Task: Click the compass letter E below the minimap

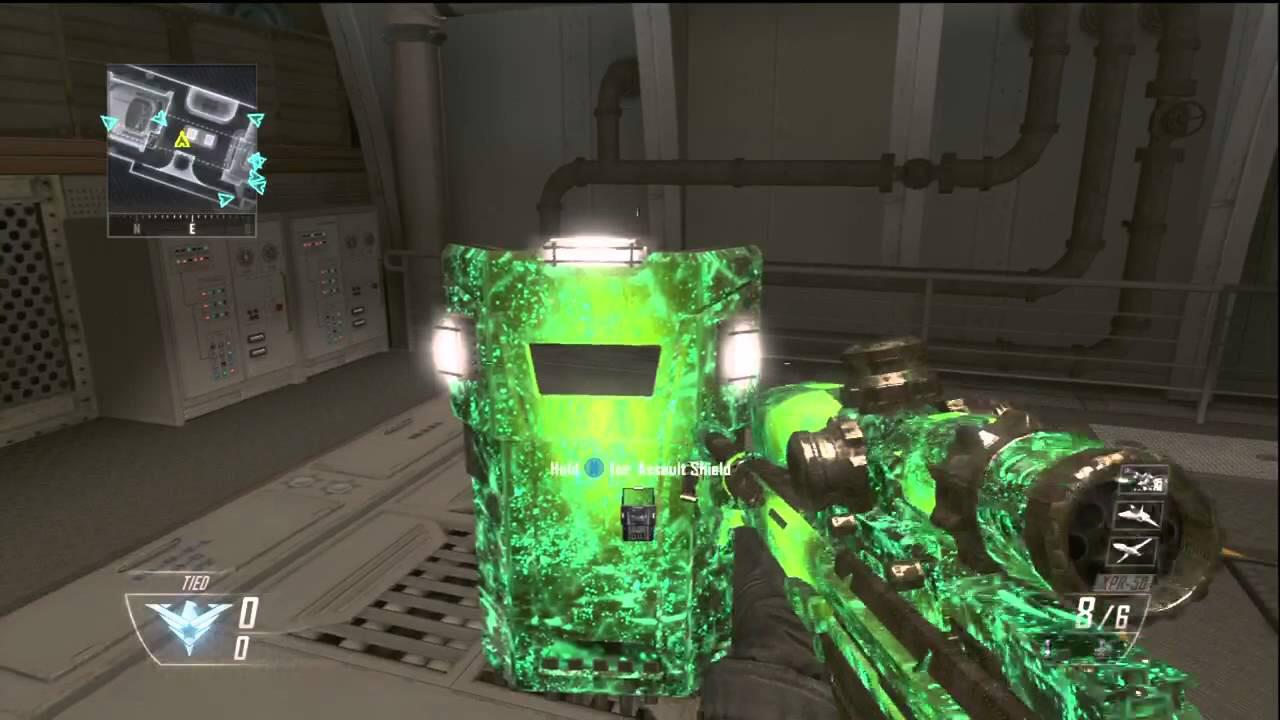Action: click(x=192, y=226)
